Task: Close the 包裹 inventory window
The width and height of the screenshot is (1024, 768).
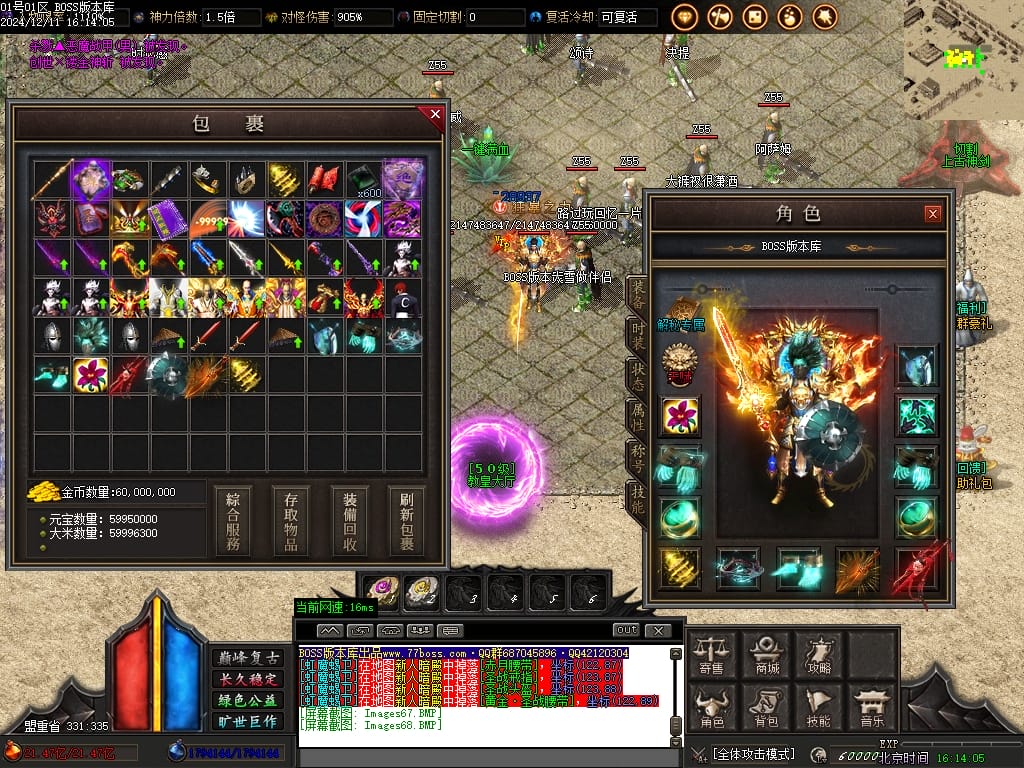Action: [435, 115]
